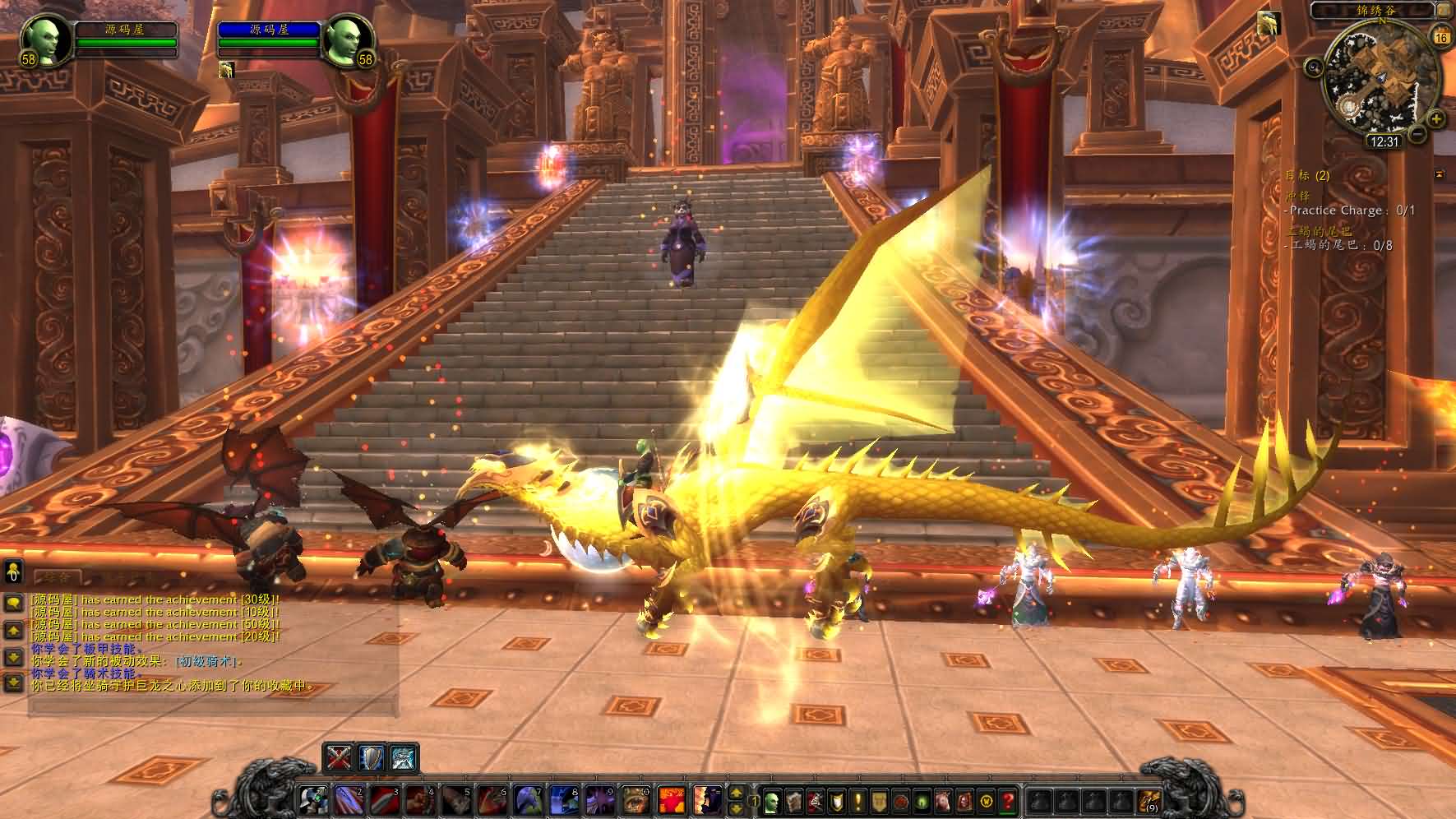Open the calendar button showing 16
Image resolution: width=1456 pixels, height=819 pixels.
1440,37
